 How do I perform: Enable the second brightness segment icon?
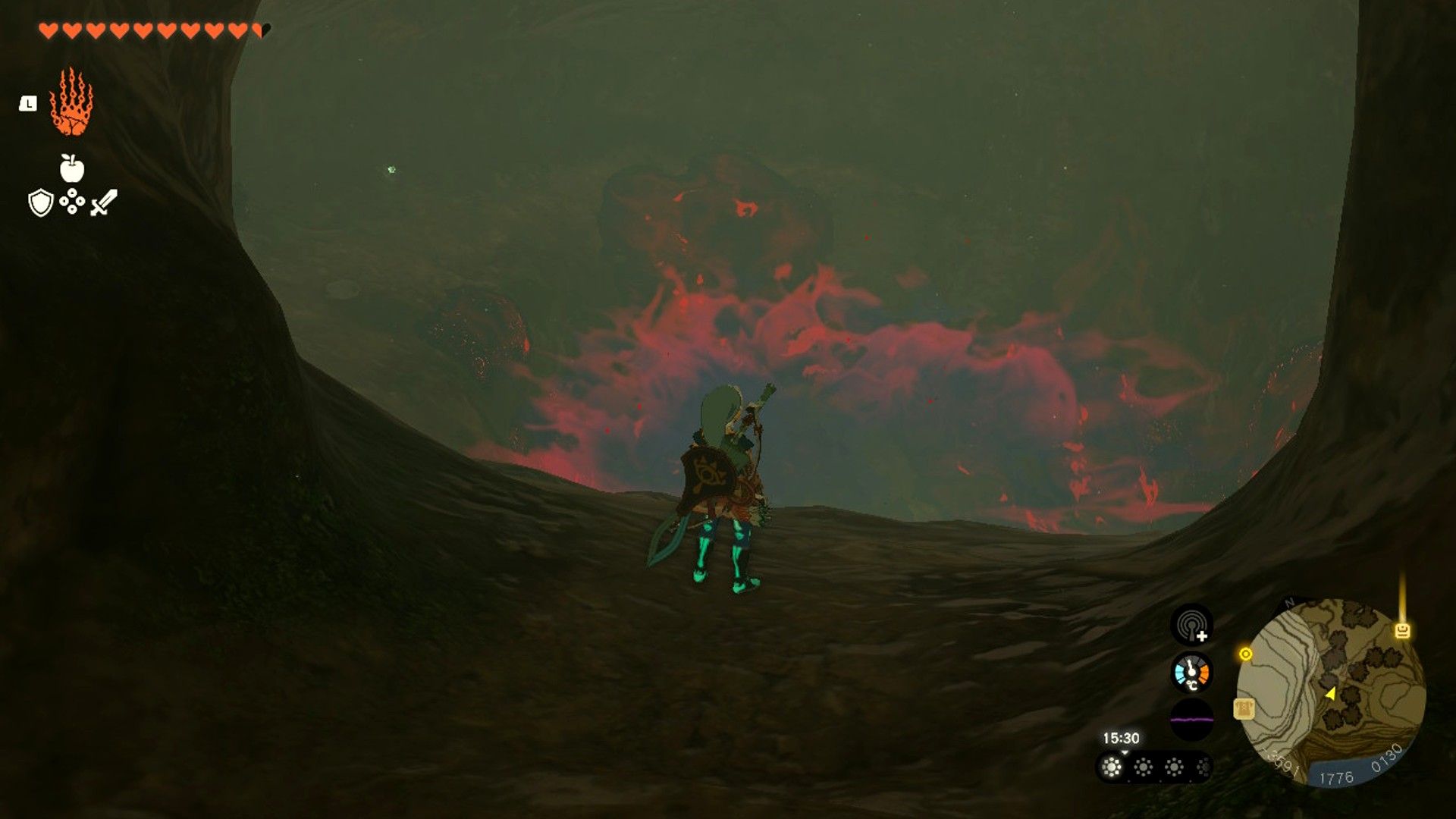[1143, 768]
